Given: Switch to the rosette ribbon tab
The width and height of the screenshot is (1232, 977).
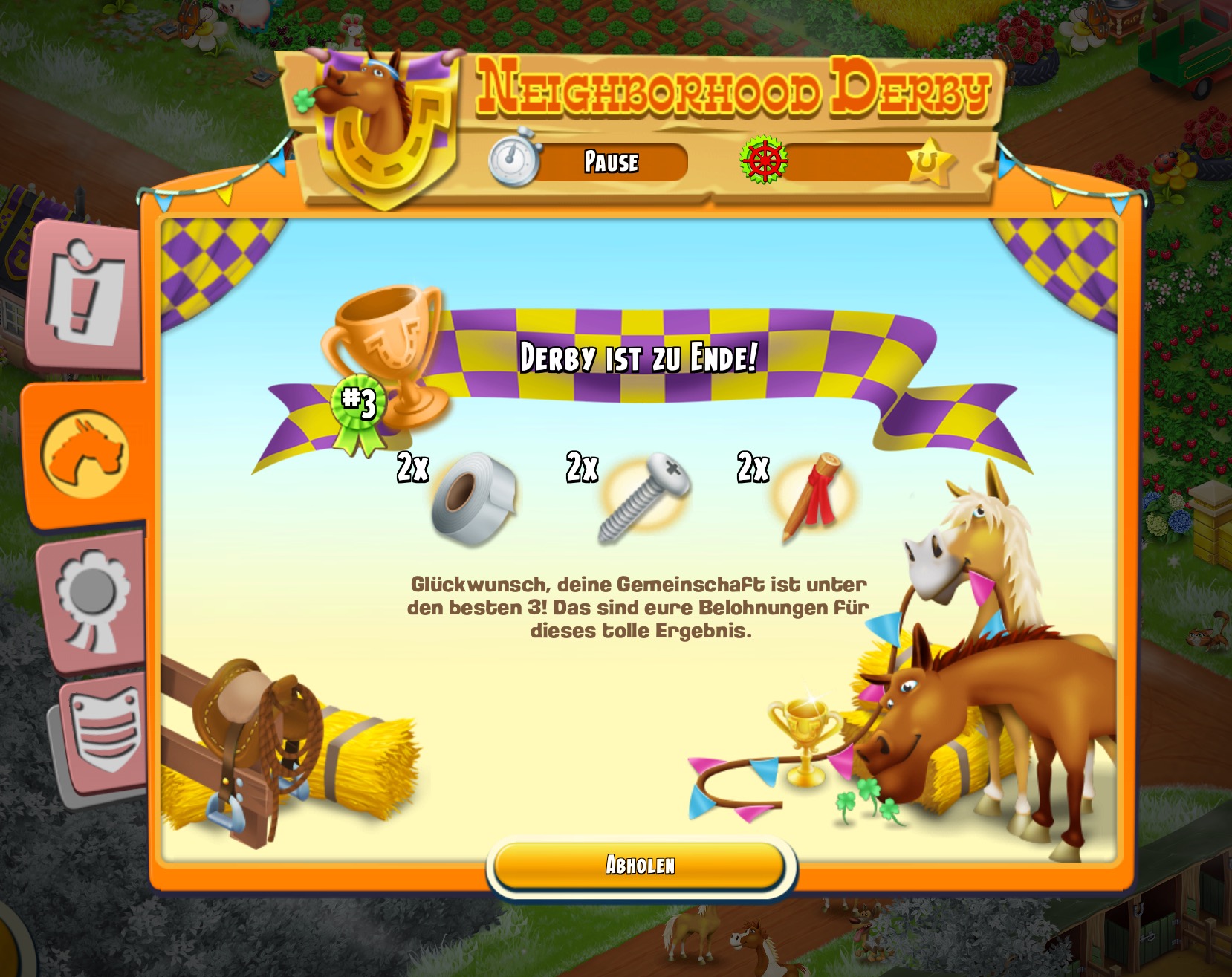Looking at the screenshot, I should 92,600.
